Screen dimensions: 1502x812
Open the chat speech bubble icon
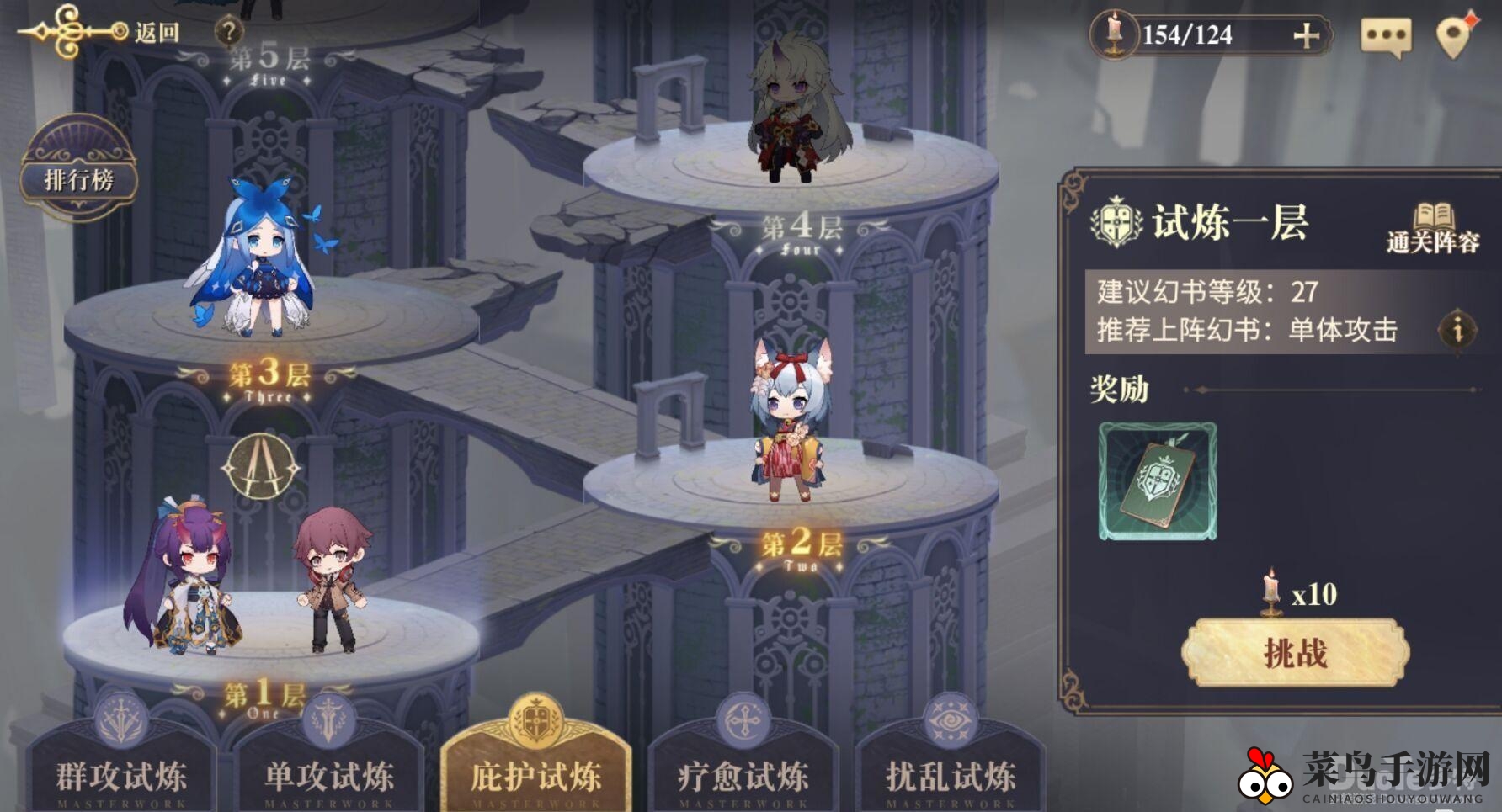(1385, 37)
